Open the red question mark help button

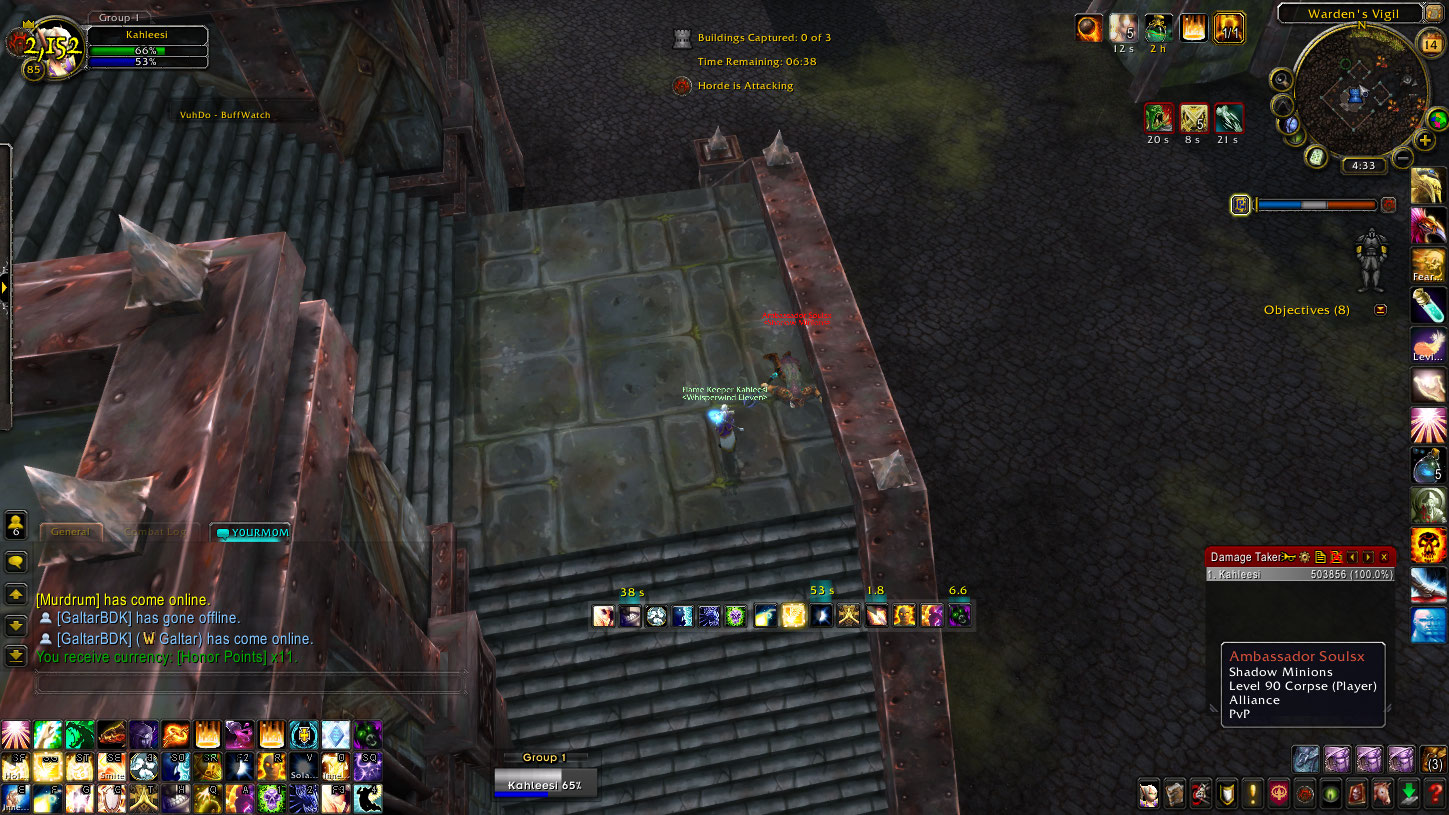click(x=1435, y=794)
